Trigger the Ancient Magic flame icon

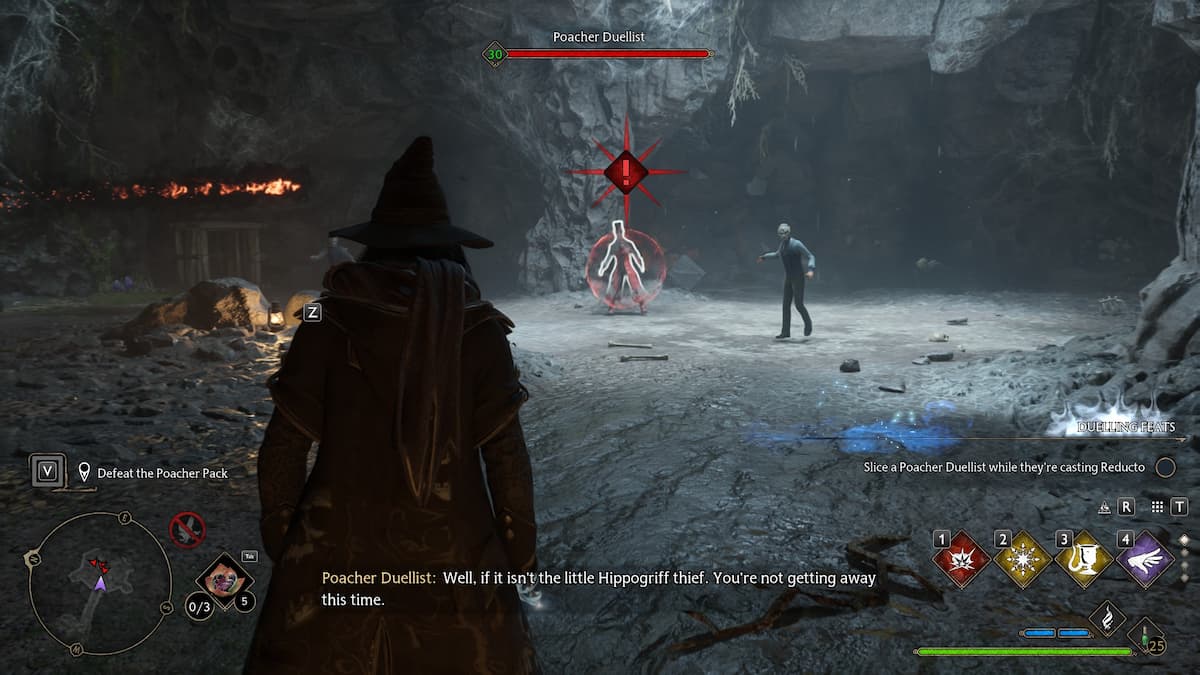1107,620
